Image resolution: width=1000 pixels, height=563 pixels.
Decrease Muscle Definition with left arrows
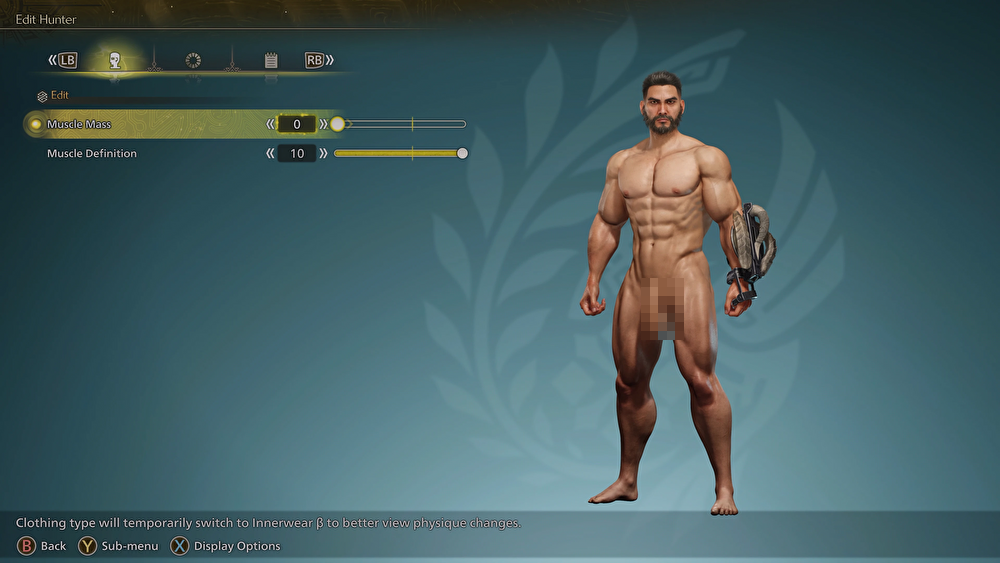tap(269, 154)
